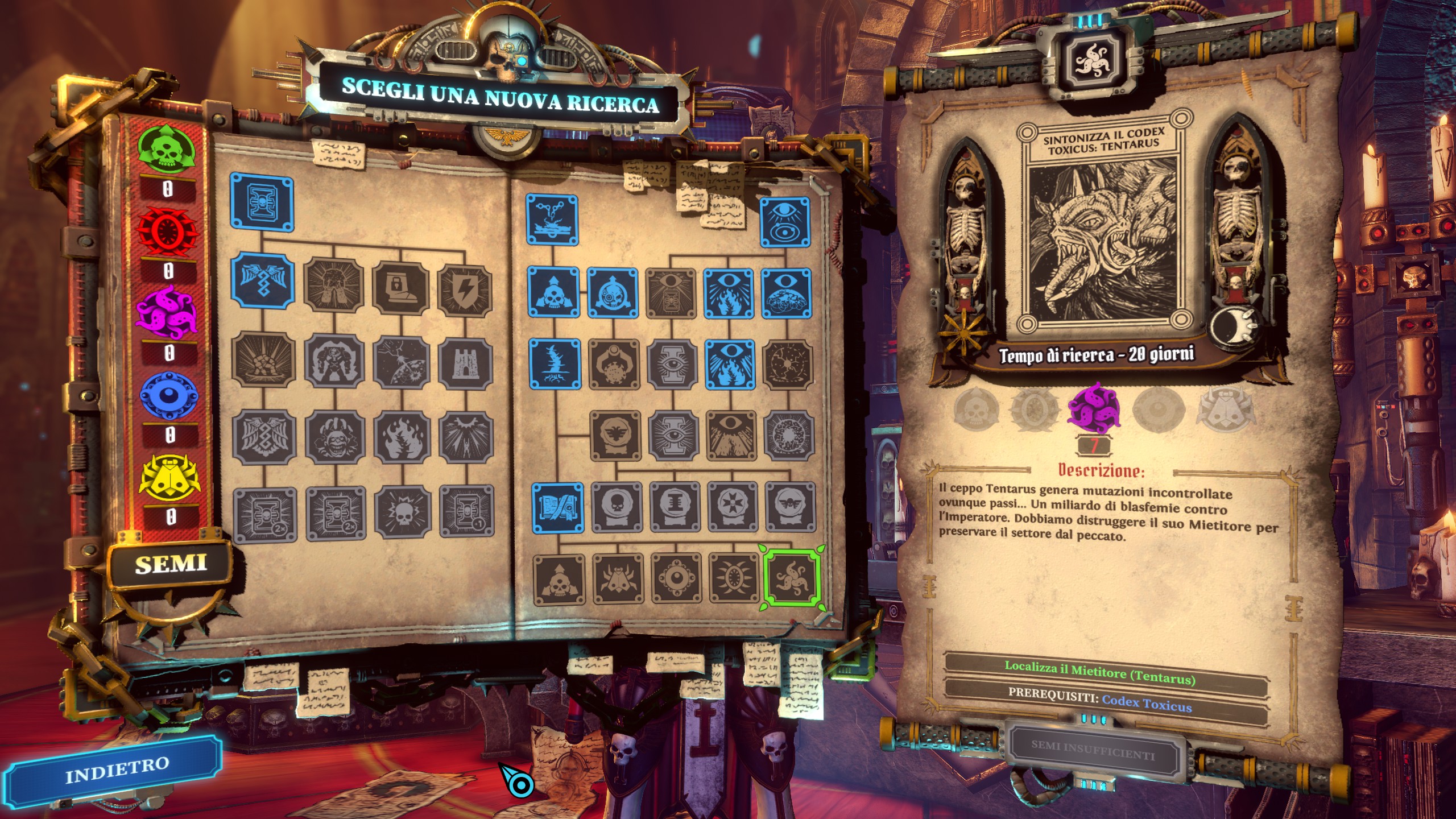Click the blue ship with chains research node
The width and height of the screenshot is (1456, 819).
(x=552, y=220)
